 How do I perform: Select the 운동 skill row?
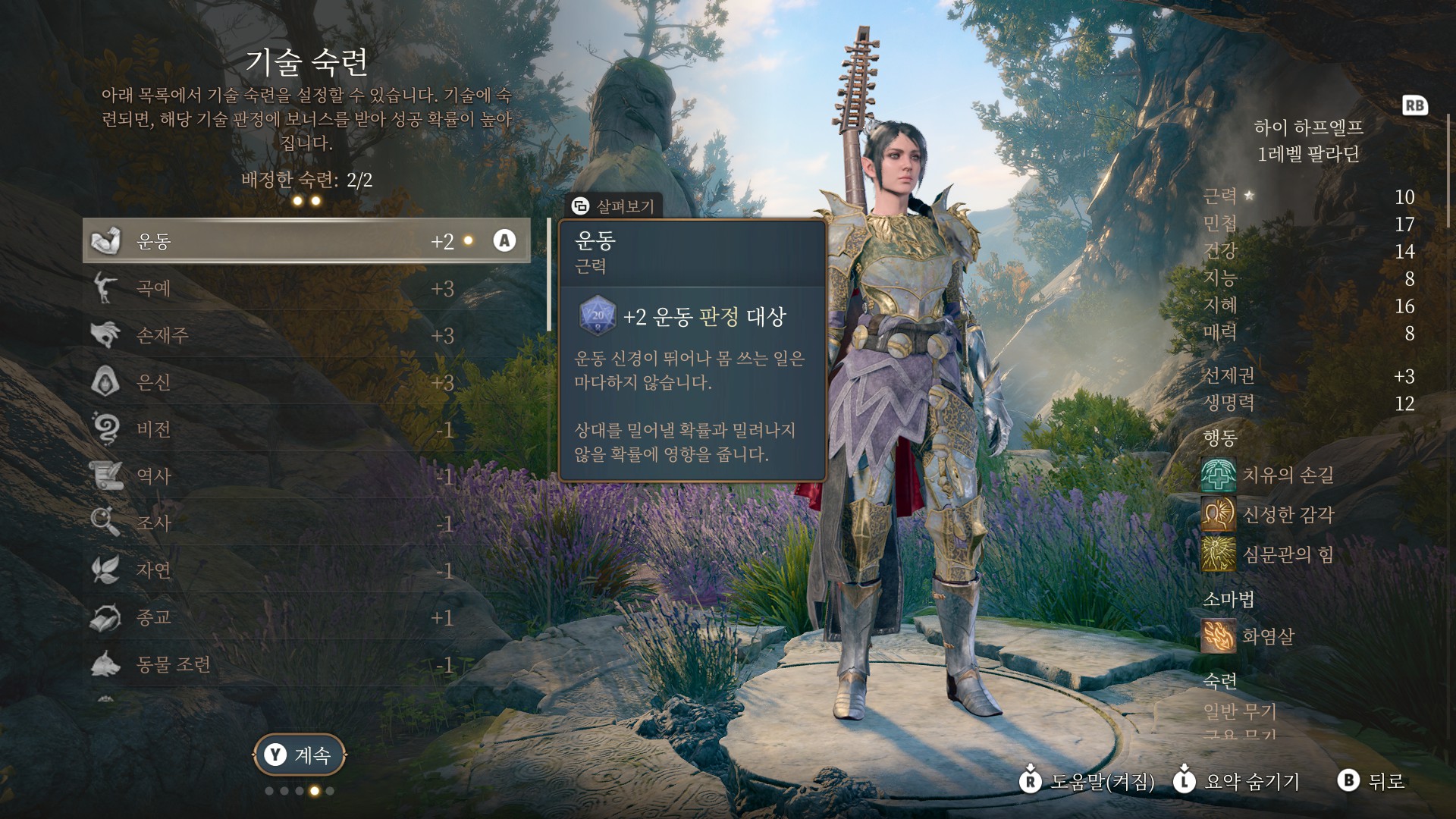tap(306, 241)
